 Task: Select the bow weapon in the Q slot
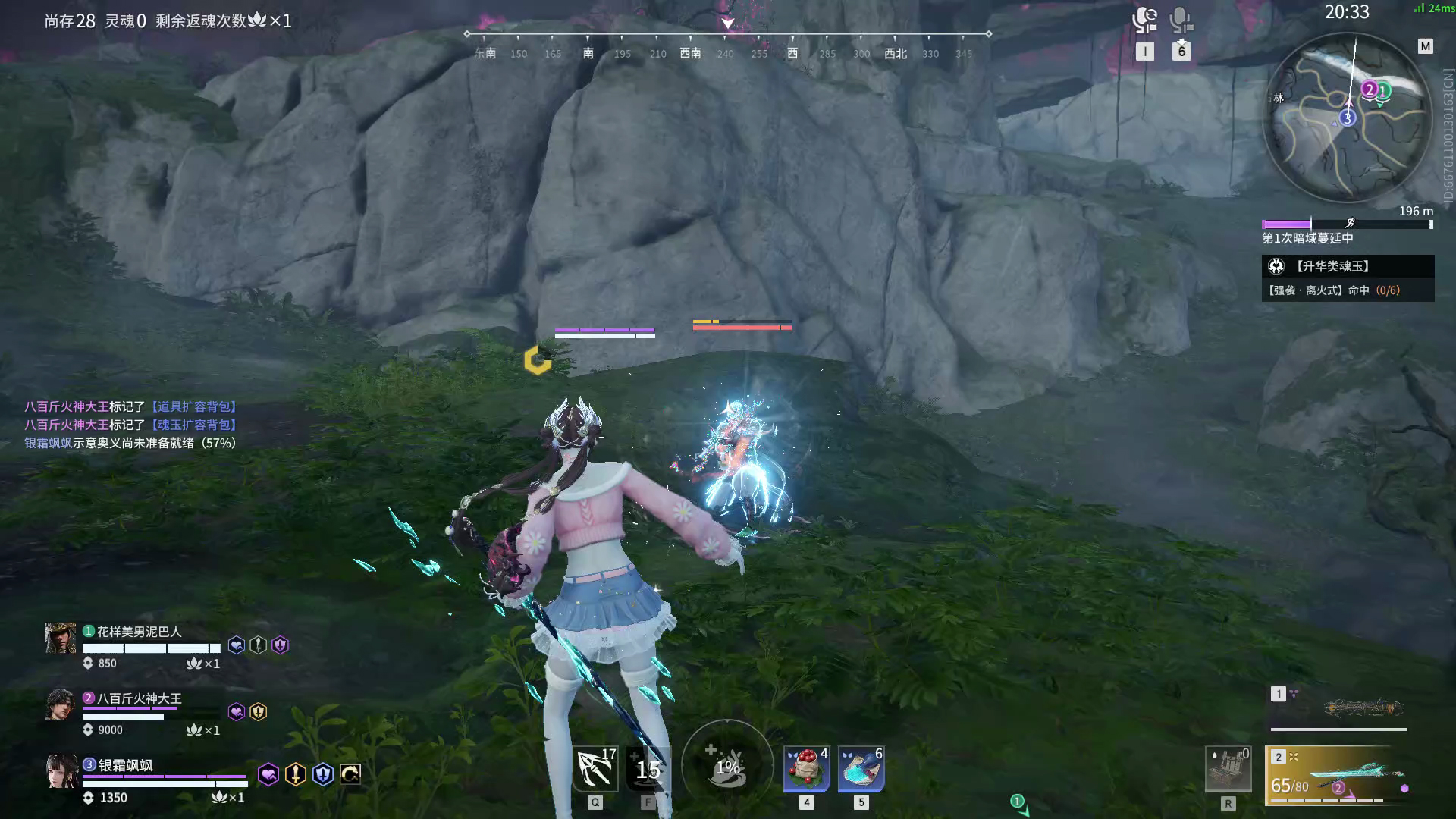pos(594,768)
